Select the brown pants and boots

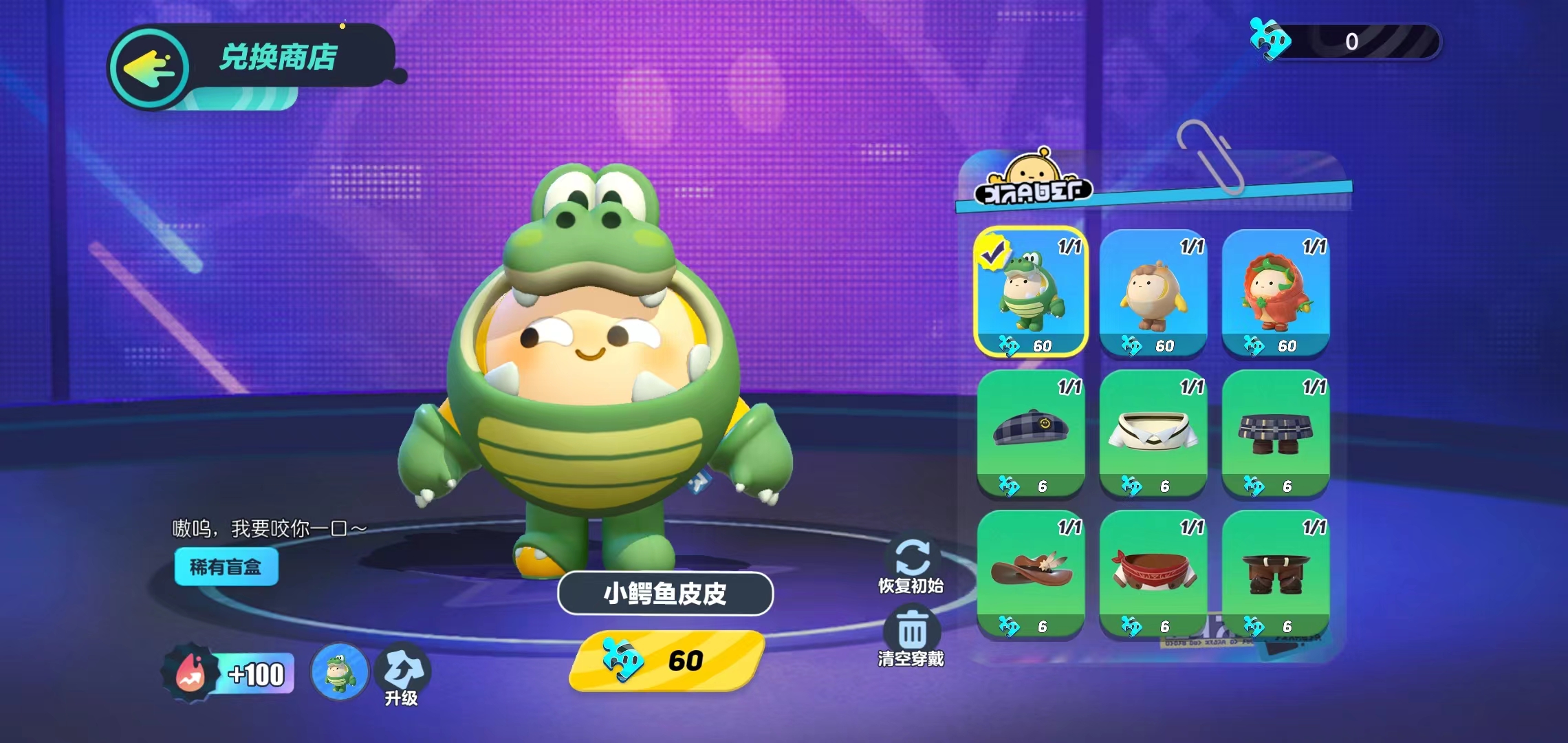click(1275, 573)
